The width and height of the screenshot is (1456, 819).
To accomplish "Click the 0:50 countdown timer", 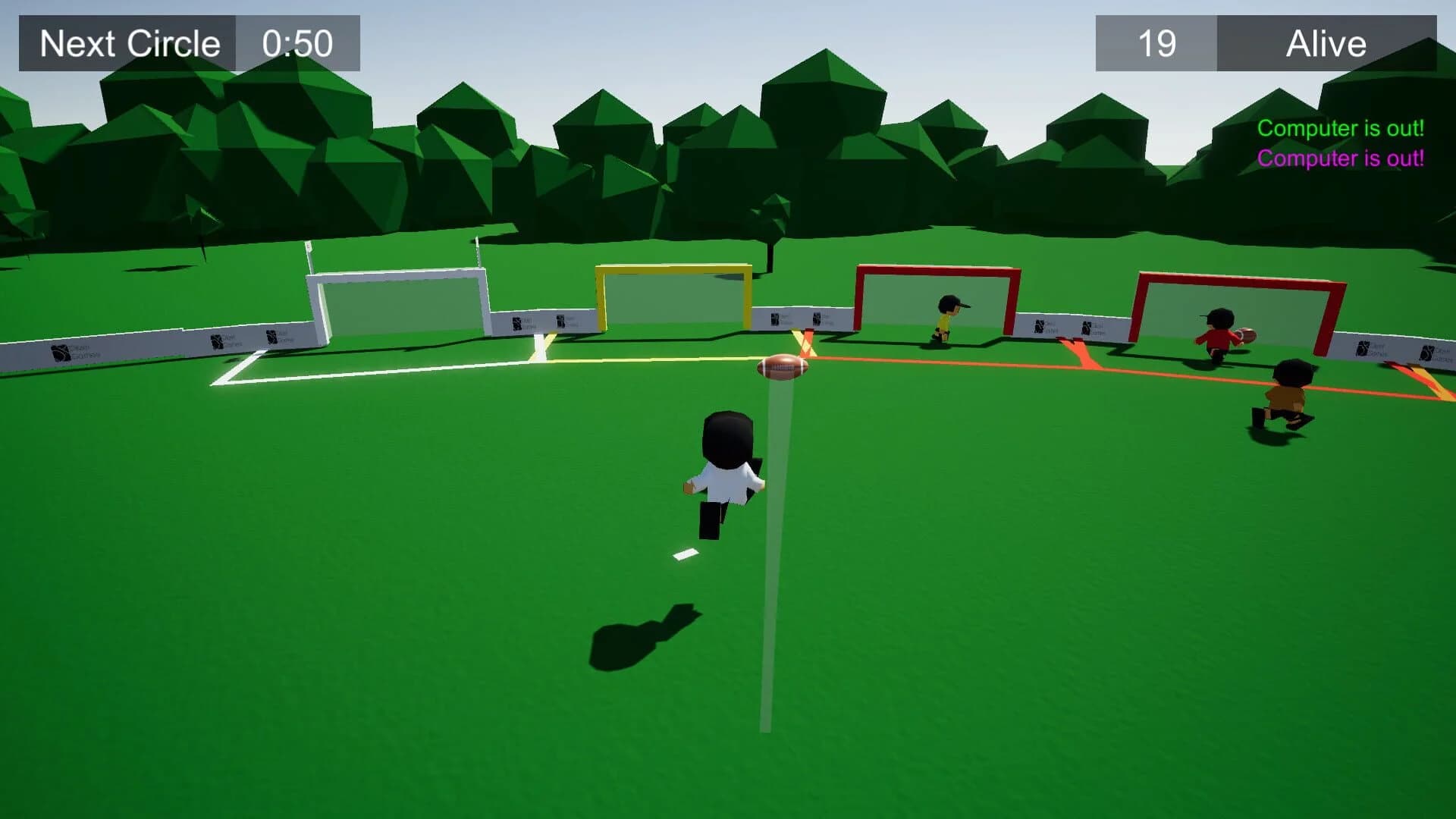I will (x=295, y=43).
